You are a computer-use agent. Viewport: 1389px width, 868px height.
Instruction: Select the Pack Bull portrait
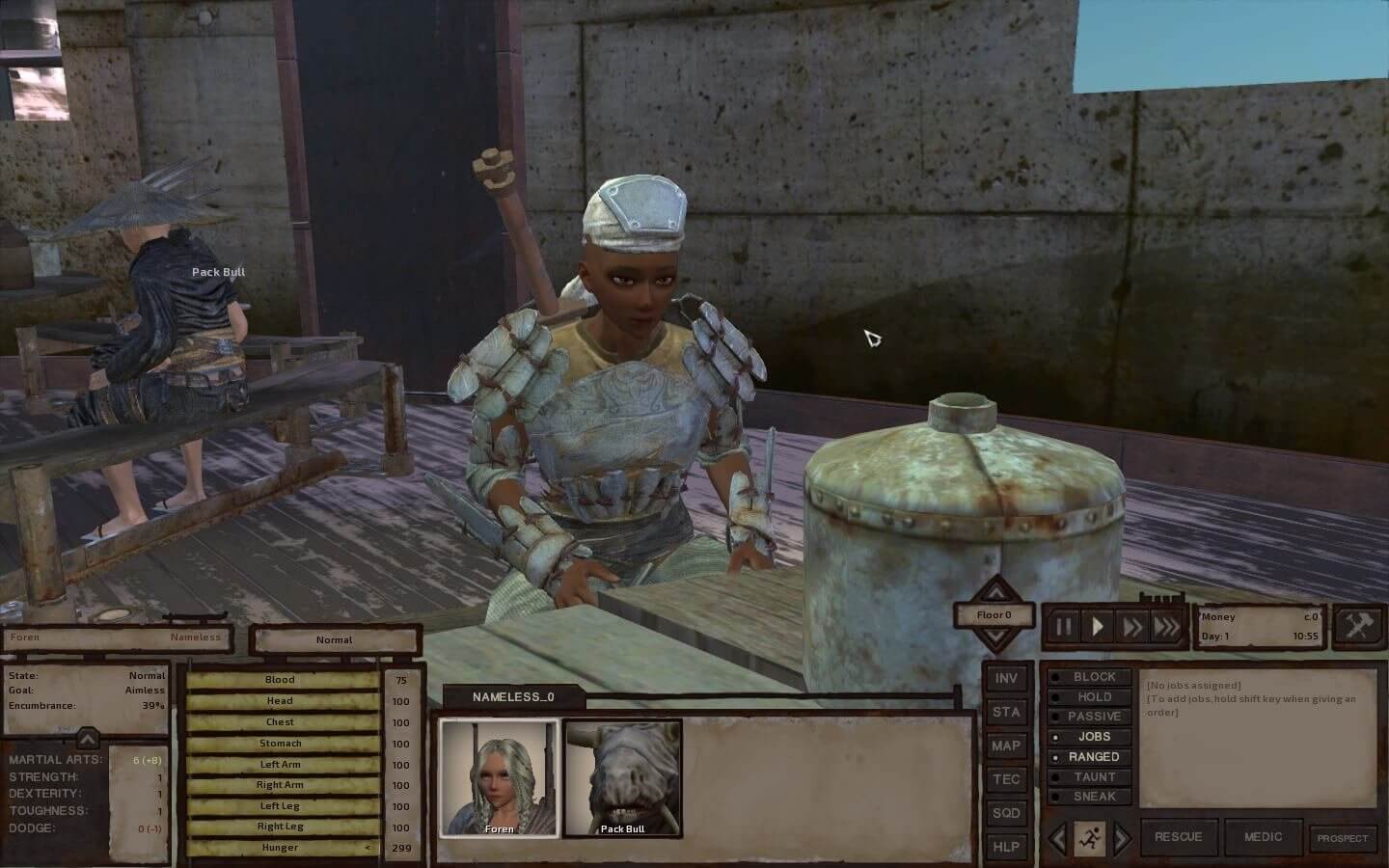click(622, 777)
